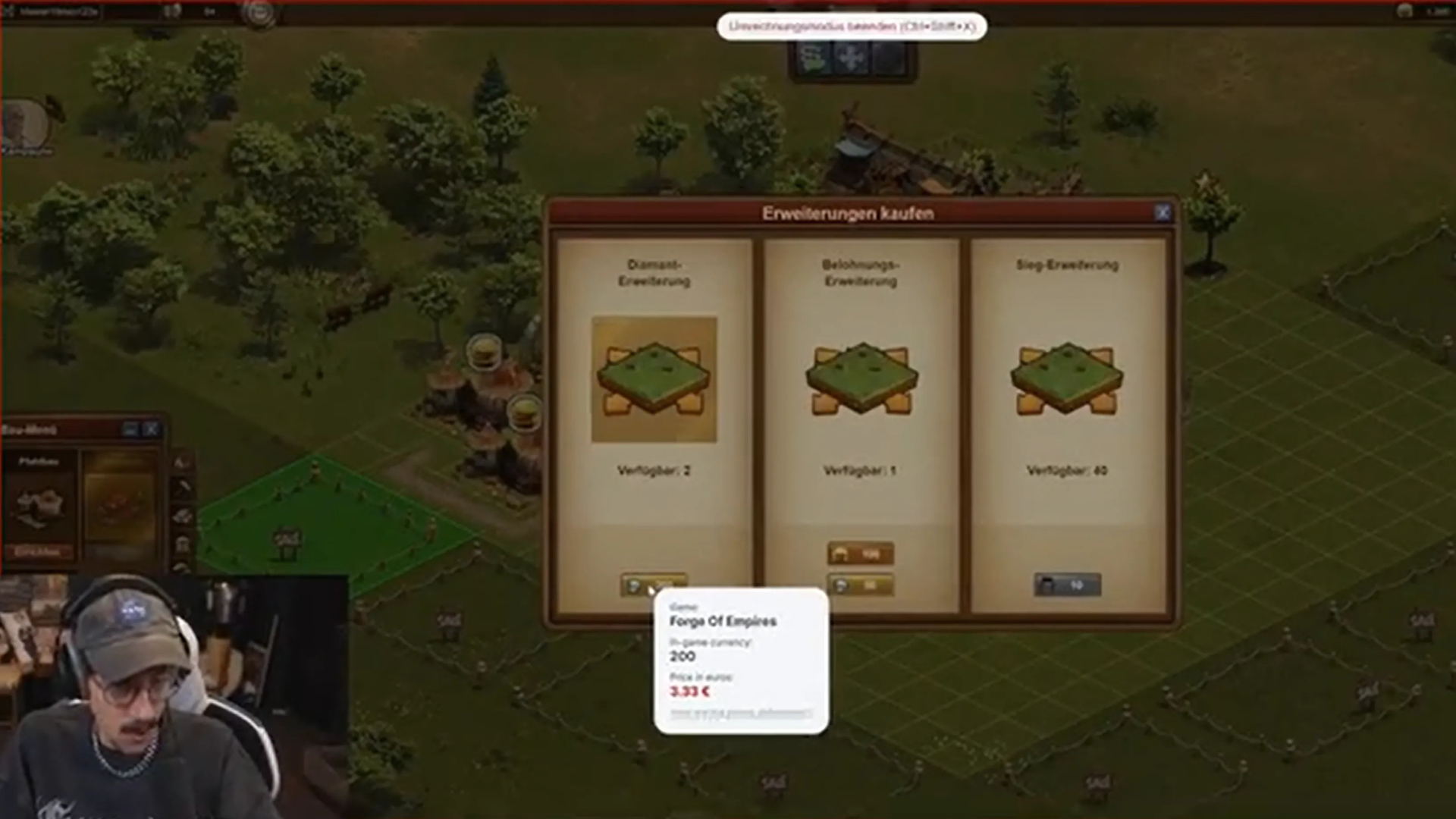The image size is (1456, 819).
Task: Buy Belohnungs-Erweiterung with the diamonds button
Action: (x=860, y=585)
